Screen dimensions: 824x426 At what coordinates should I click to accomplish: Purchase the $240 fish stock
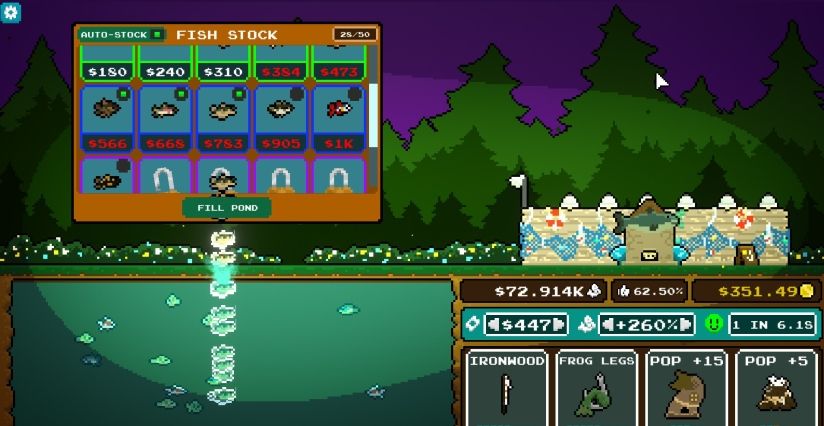(165, 63)
